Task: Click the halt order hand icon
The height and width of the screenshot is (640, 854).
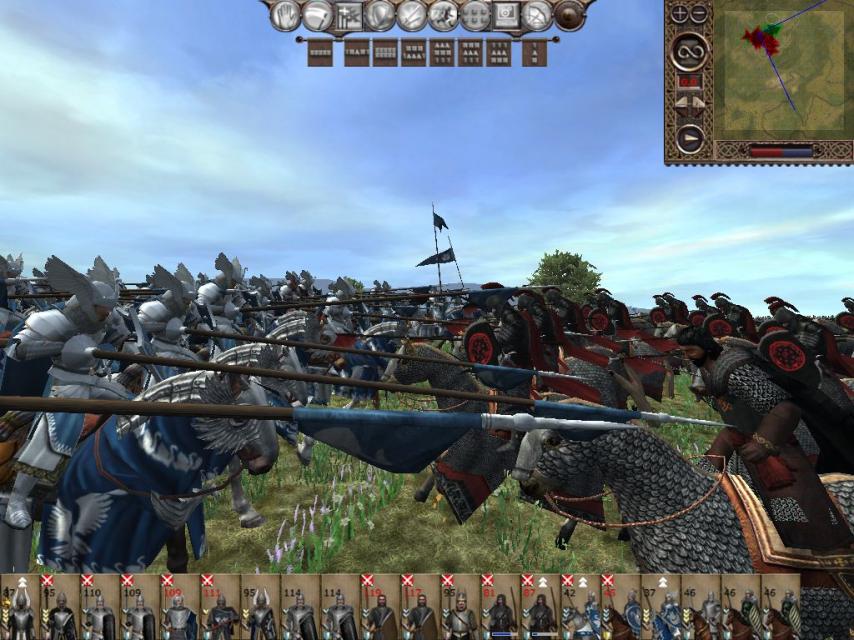Action: click(x=287, y=14)
